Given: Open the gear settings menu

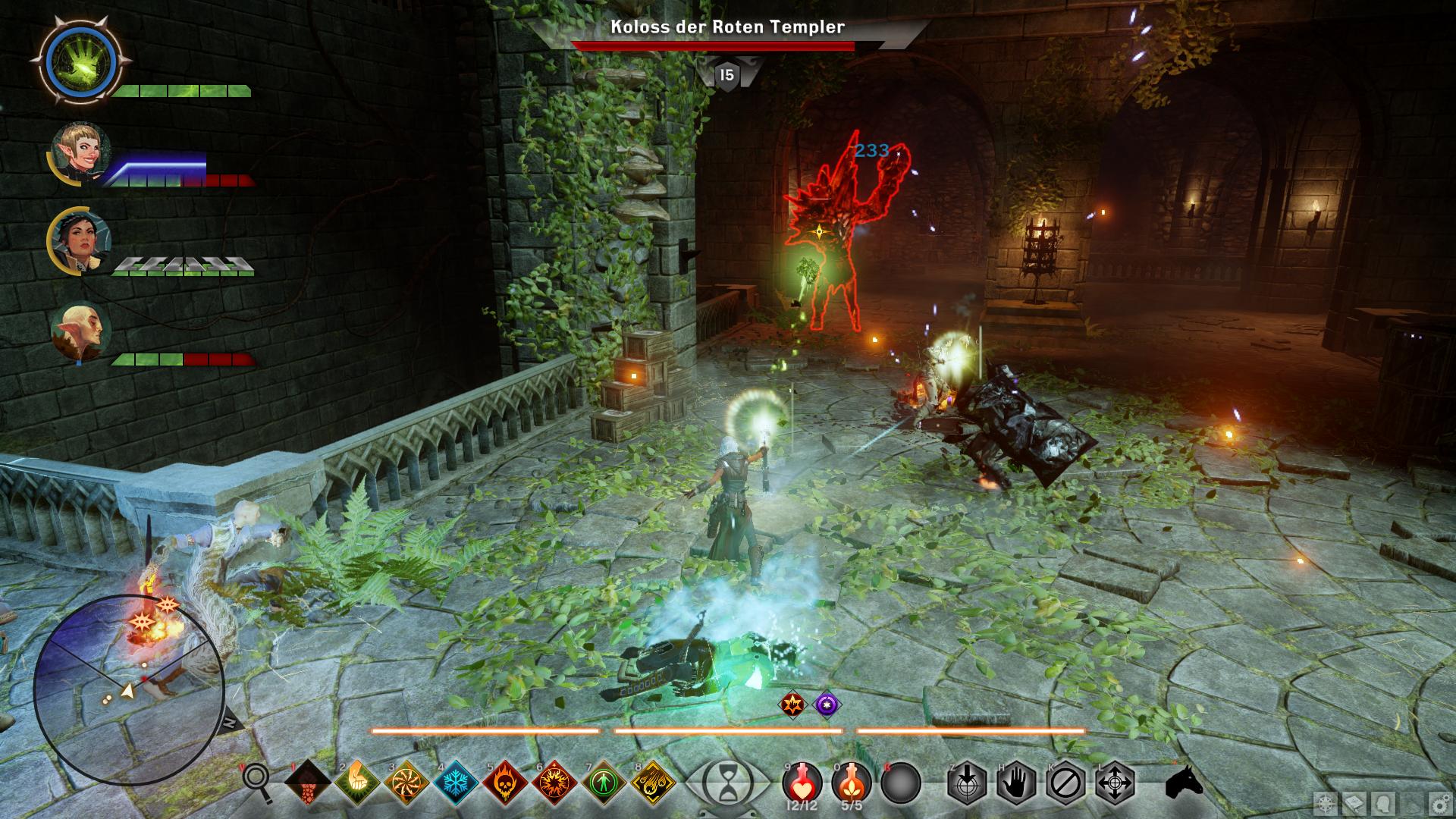Looking at the screenshot, I should tap(1438, 804).
